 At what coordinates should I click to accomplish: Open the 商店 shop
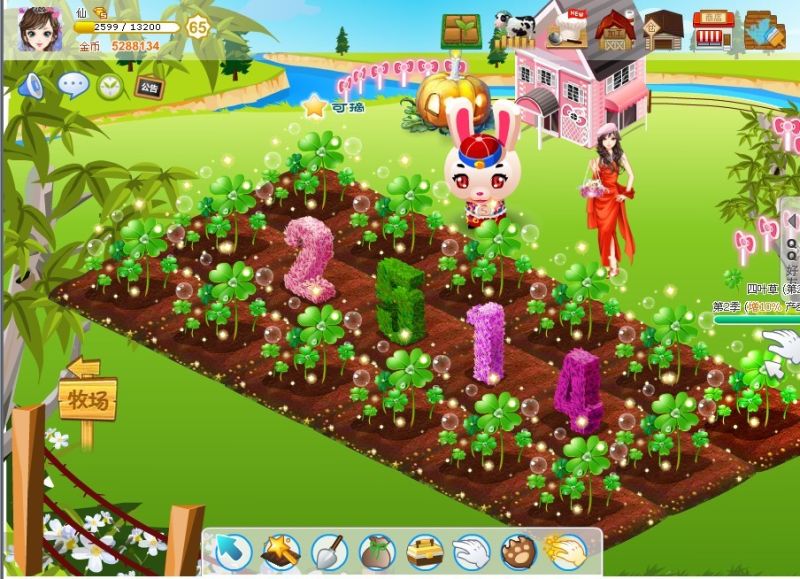tap(713, 30)
